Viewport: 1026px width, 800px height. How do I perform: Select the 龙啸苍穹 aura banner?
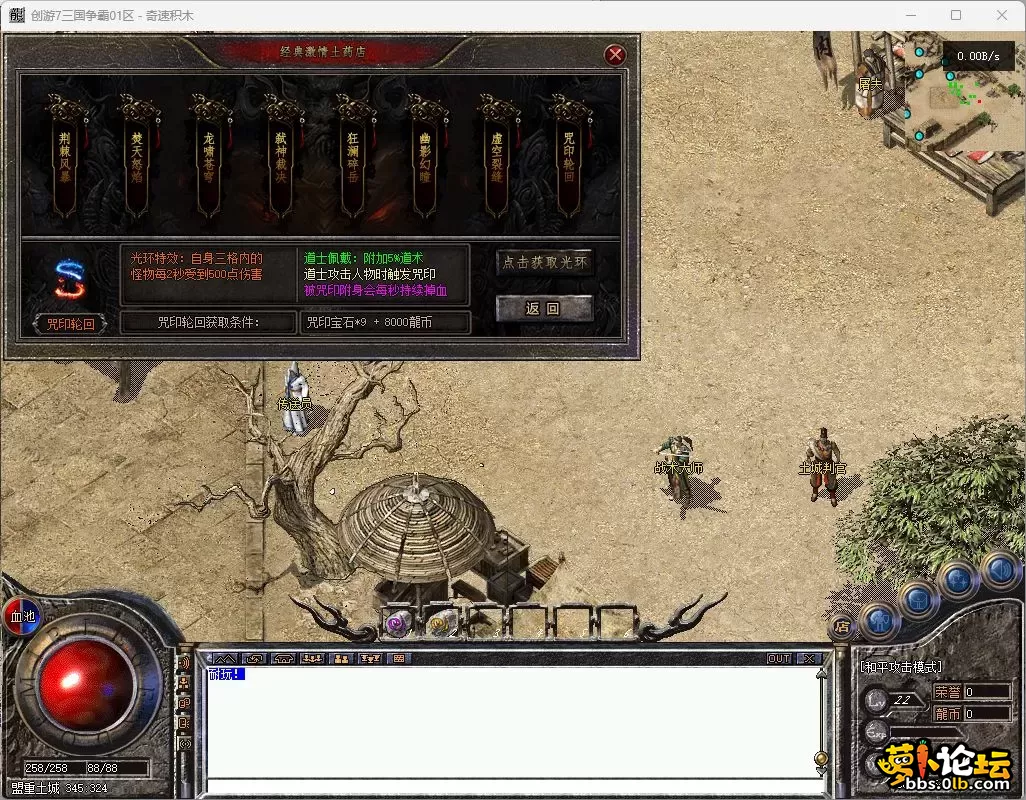(209, 160)
